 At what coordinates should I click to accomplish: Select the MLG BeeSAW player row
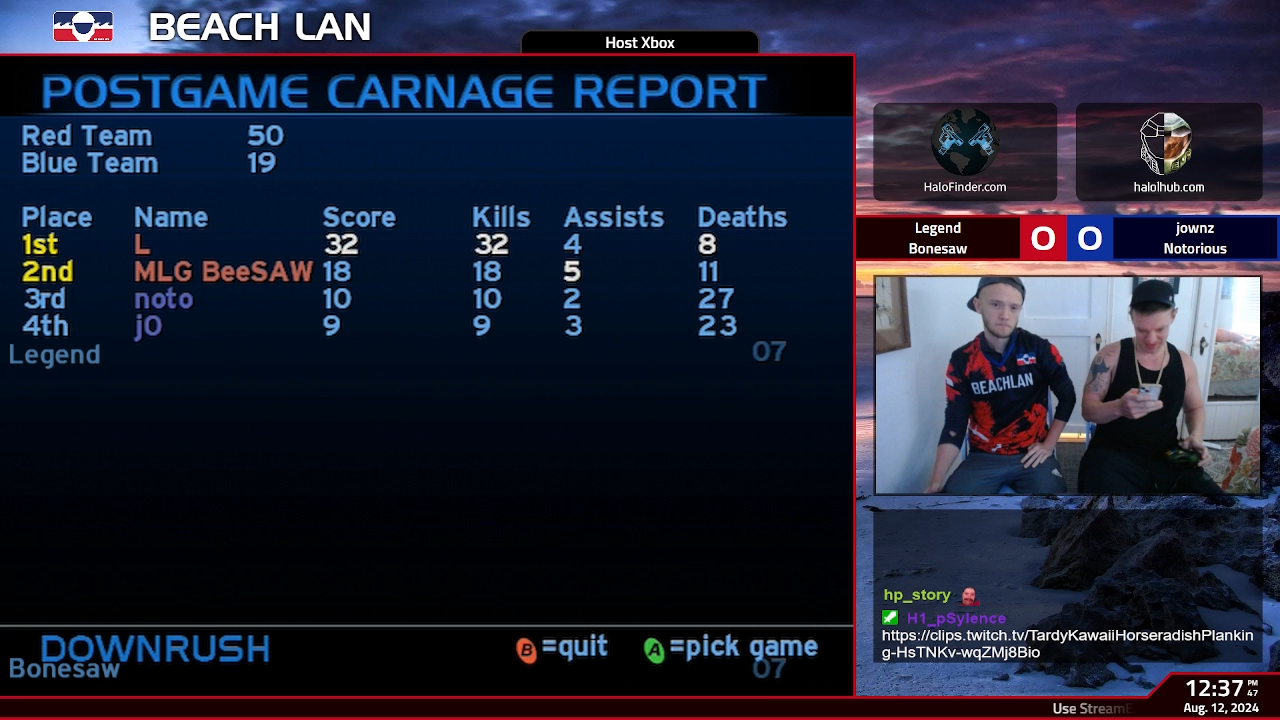(223, 272)
